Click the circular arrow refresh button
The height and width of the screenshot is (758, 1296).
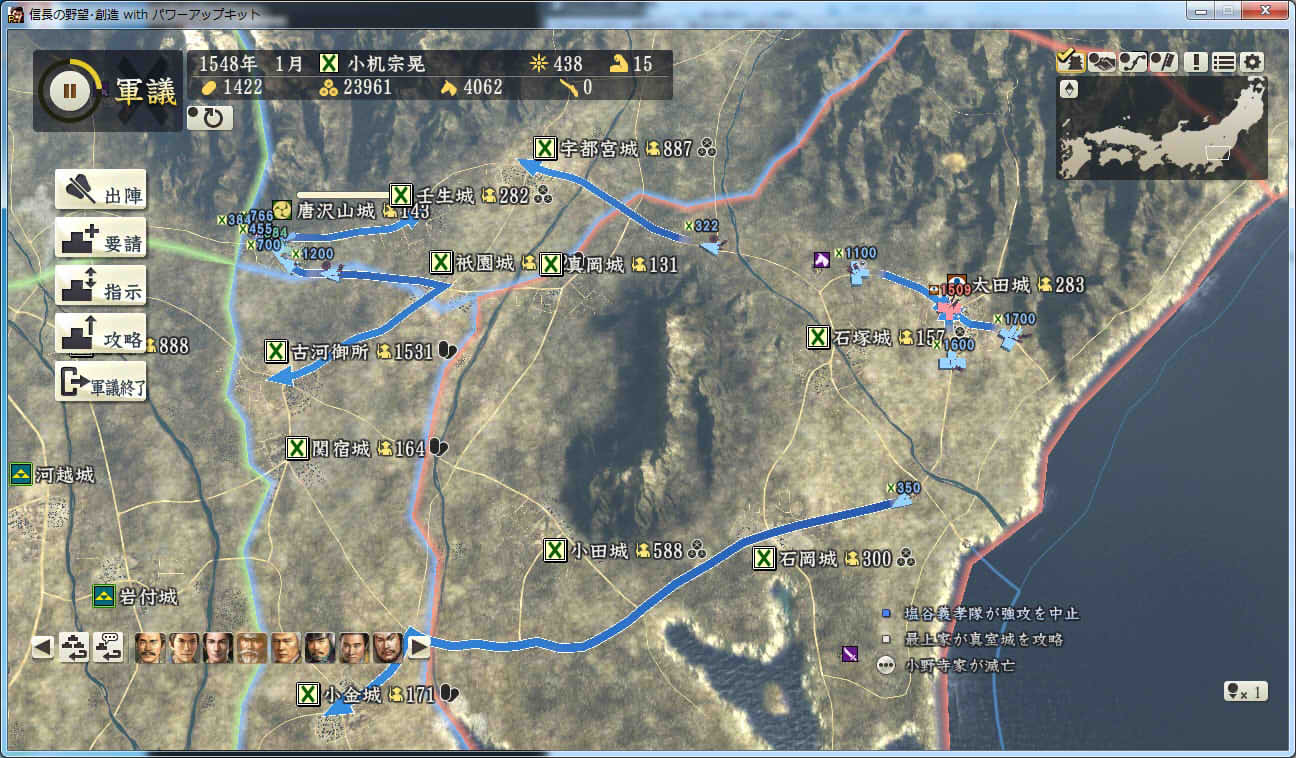coord(210,118)
